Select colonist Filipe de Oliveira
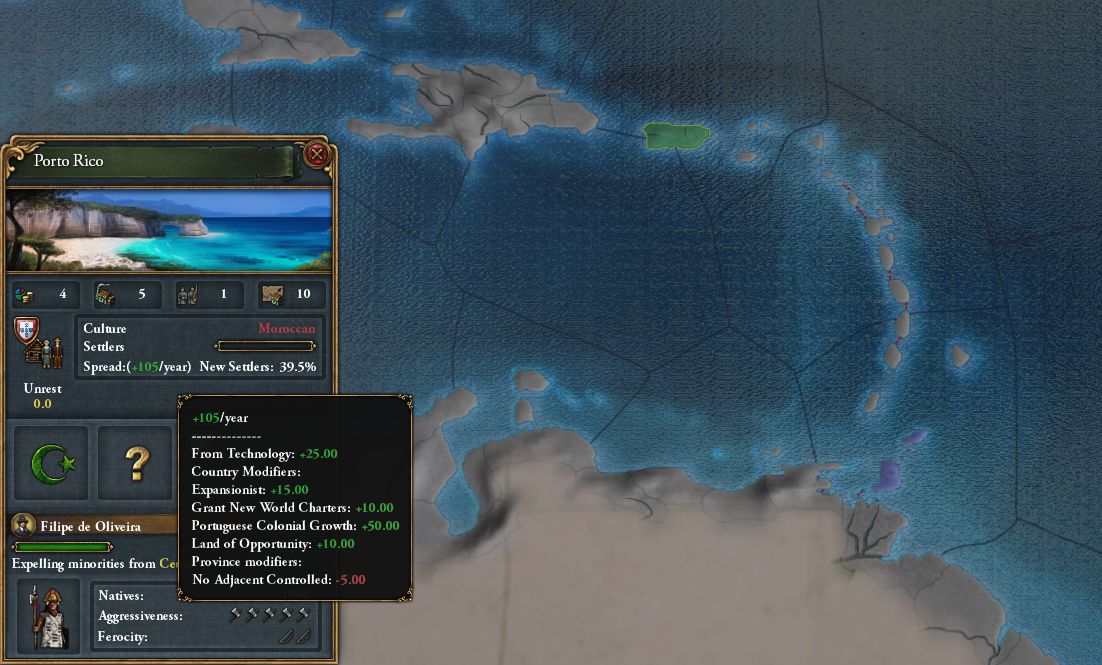Image resolution: width=1102 pixels, height=665 pixels. (x=90, y=525)
